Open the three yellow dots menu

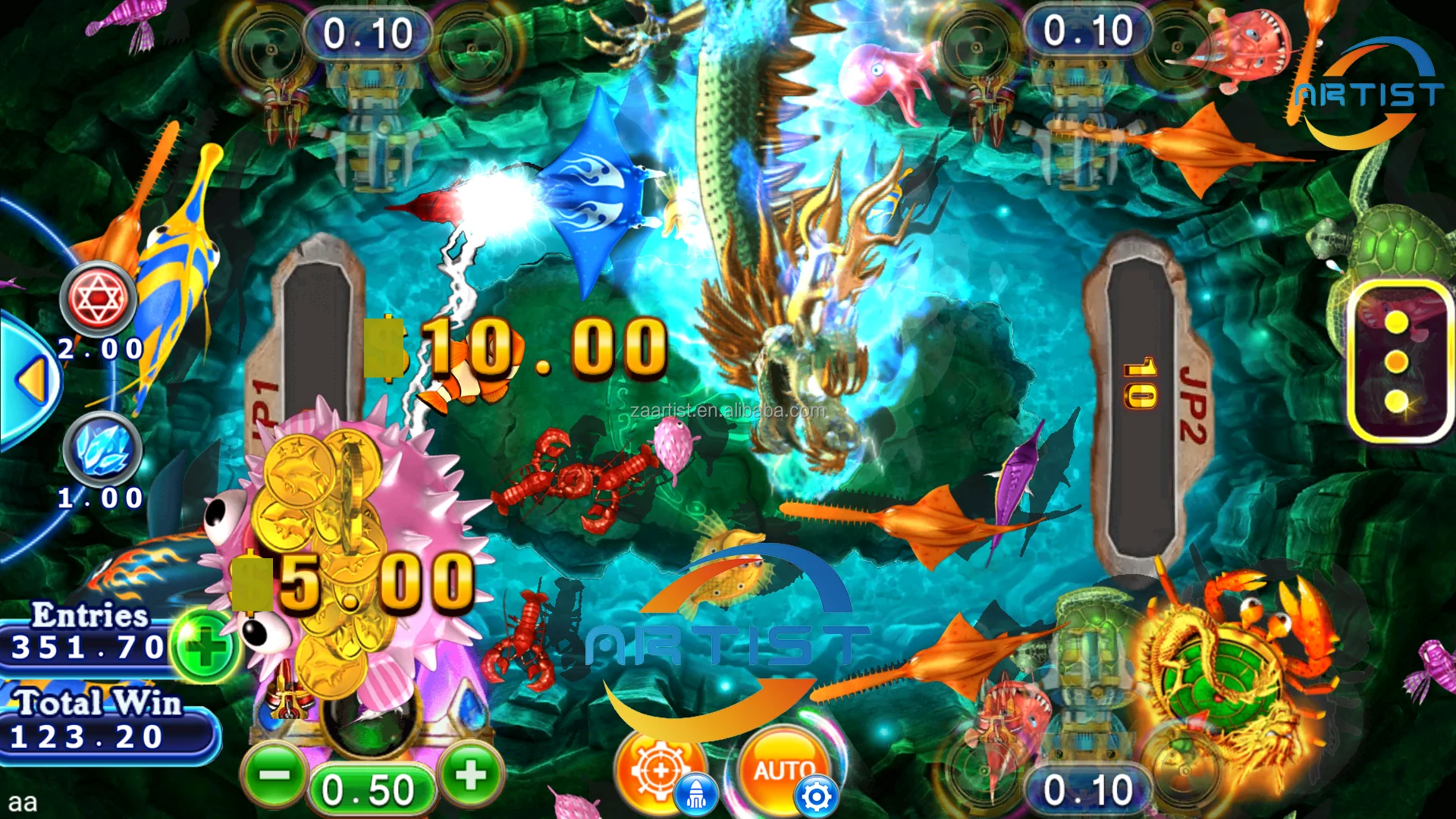(x=1395, y=362)
